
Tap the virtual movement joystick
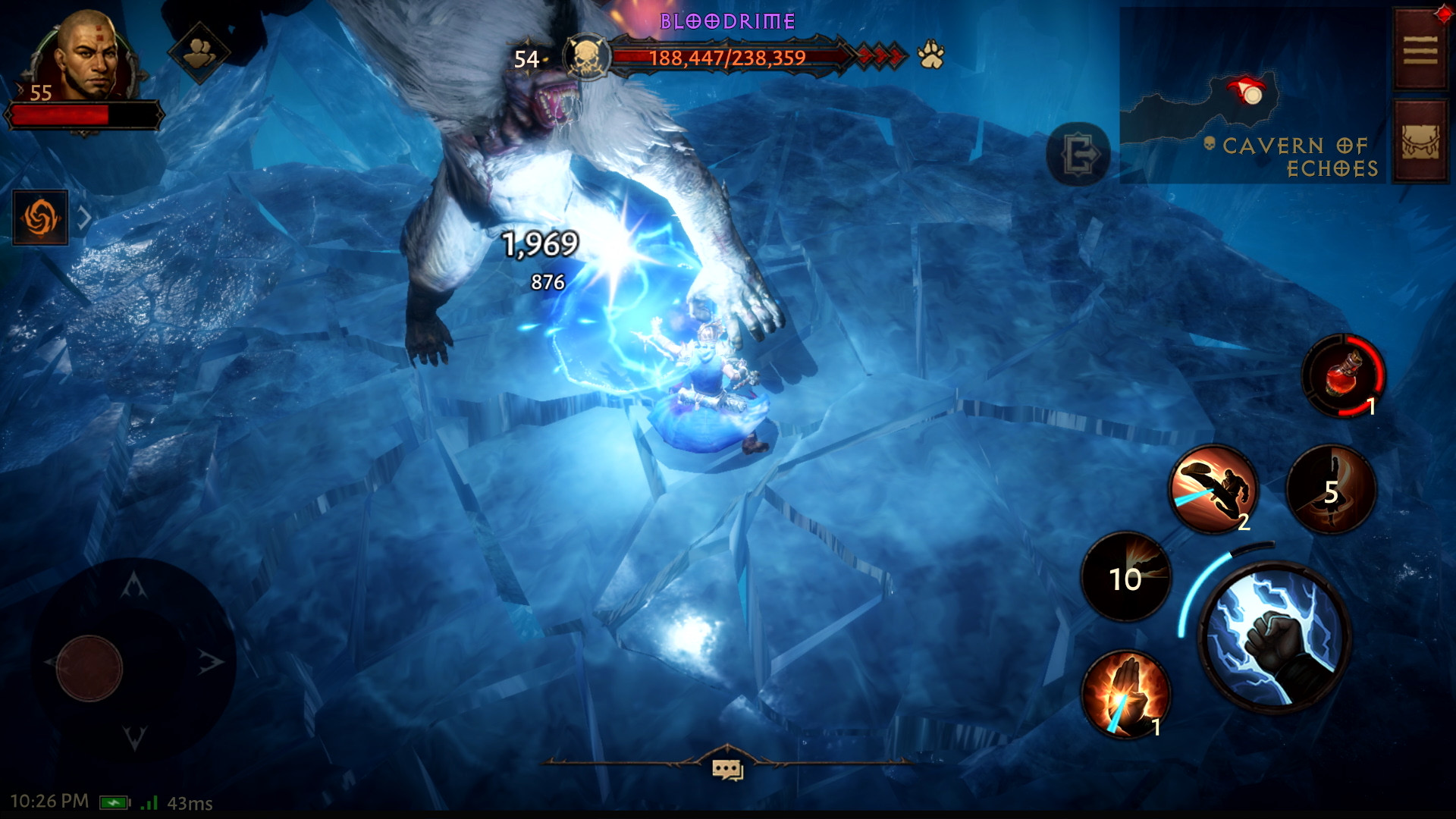89,667
